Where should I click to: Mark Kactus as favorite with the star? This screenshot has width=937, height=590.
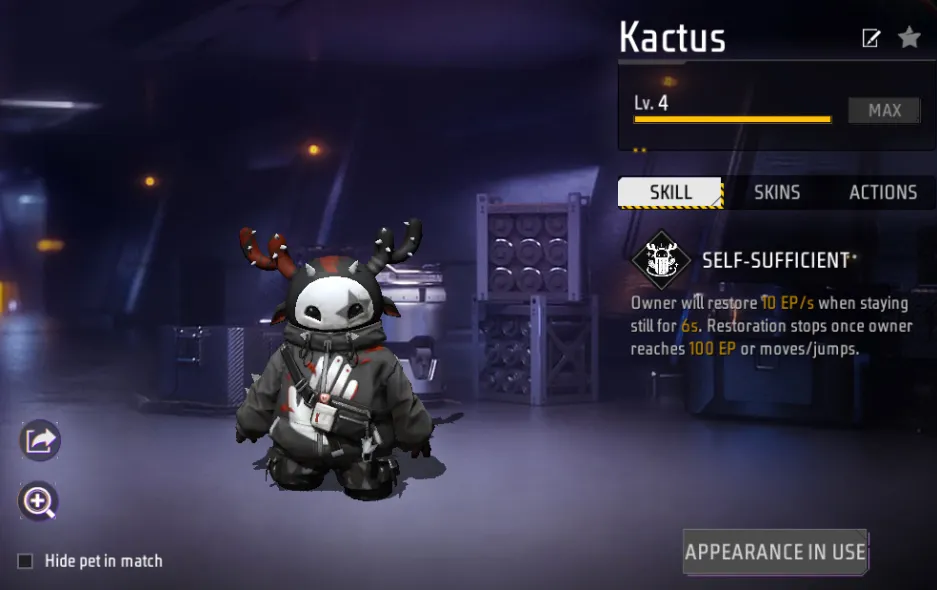coord(908,38)
